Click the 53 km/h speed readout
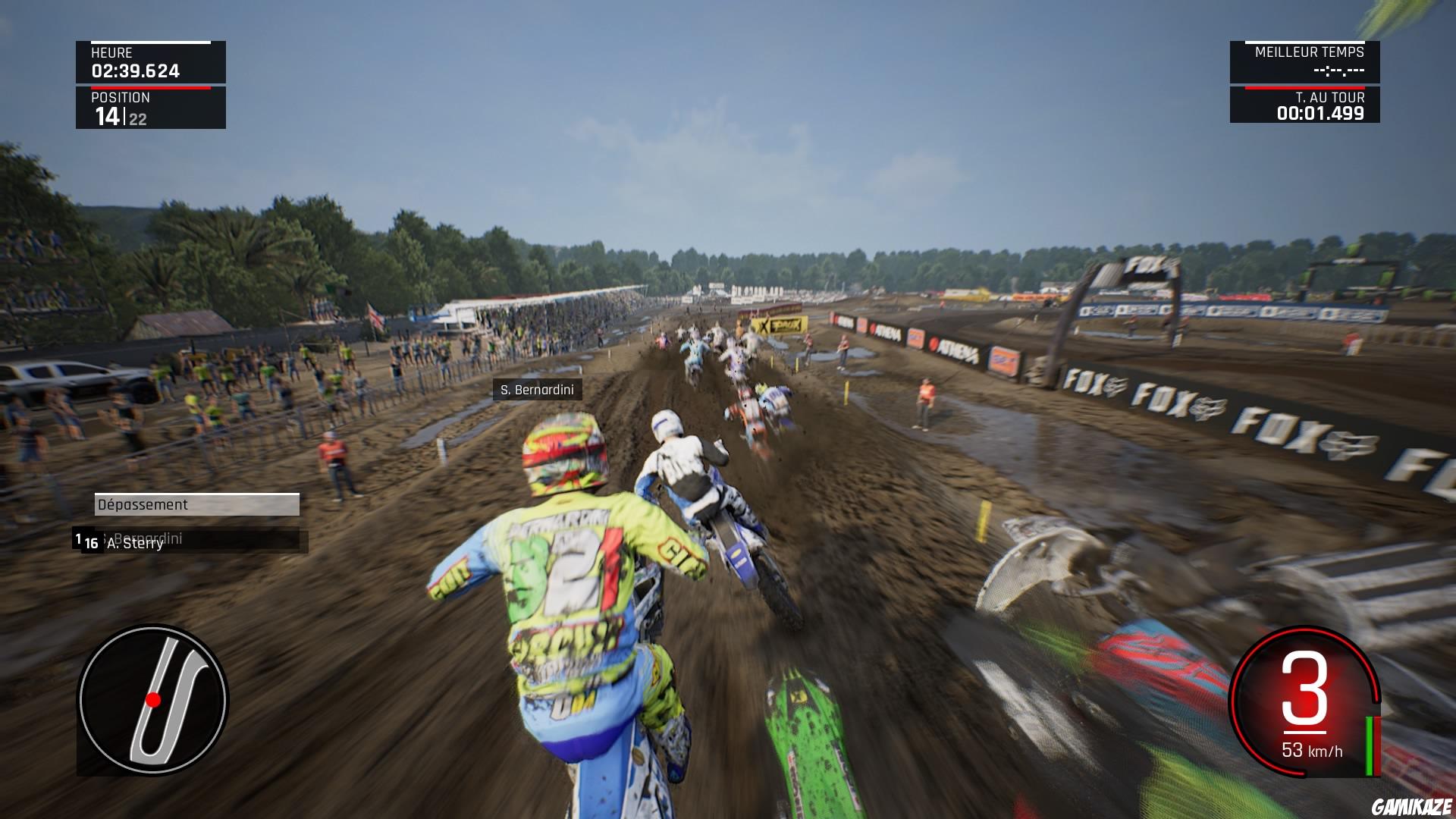 tap(1313, 751)
